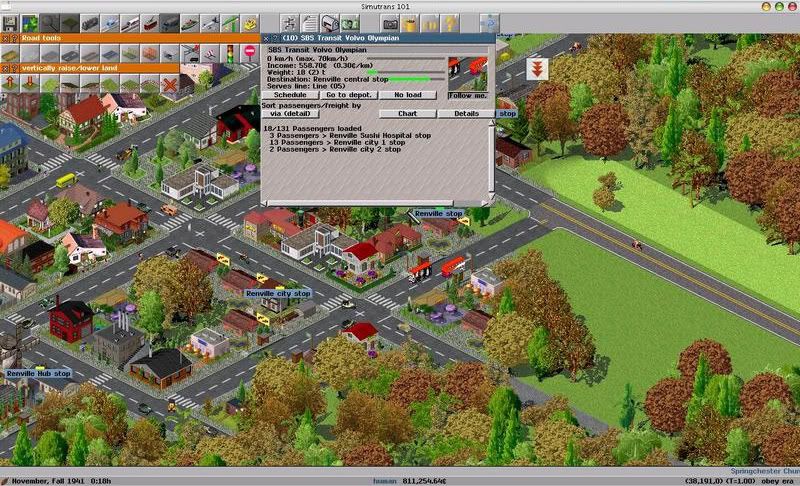Choose the red up-arrow raise land tool
This screenshot has height=486, width=800.
[x=9, y=84]
